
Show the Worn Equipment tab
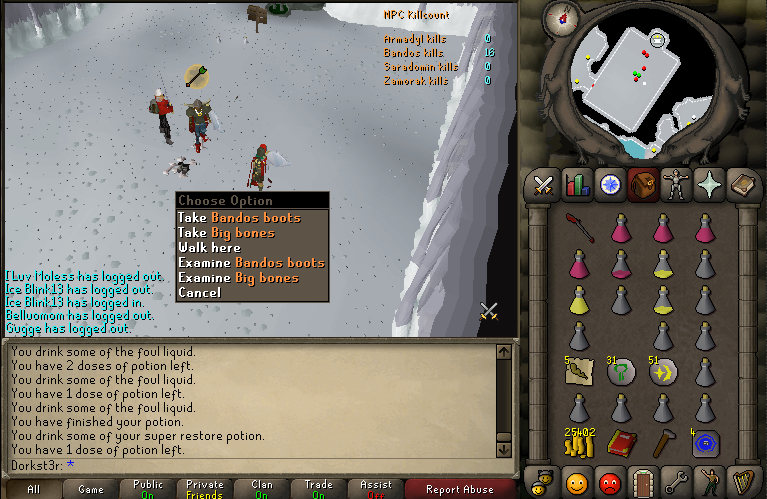click(676, 184)
